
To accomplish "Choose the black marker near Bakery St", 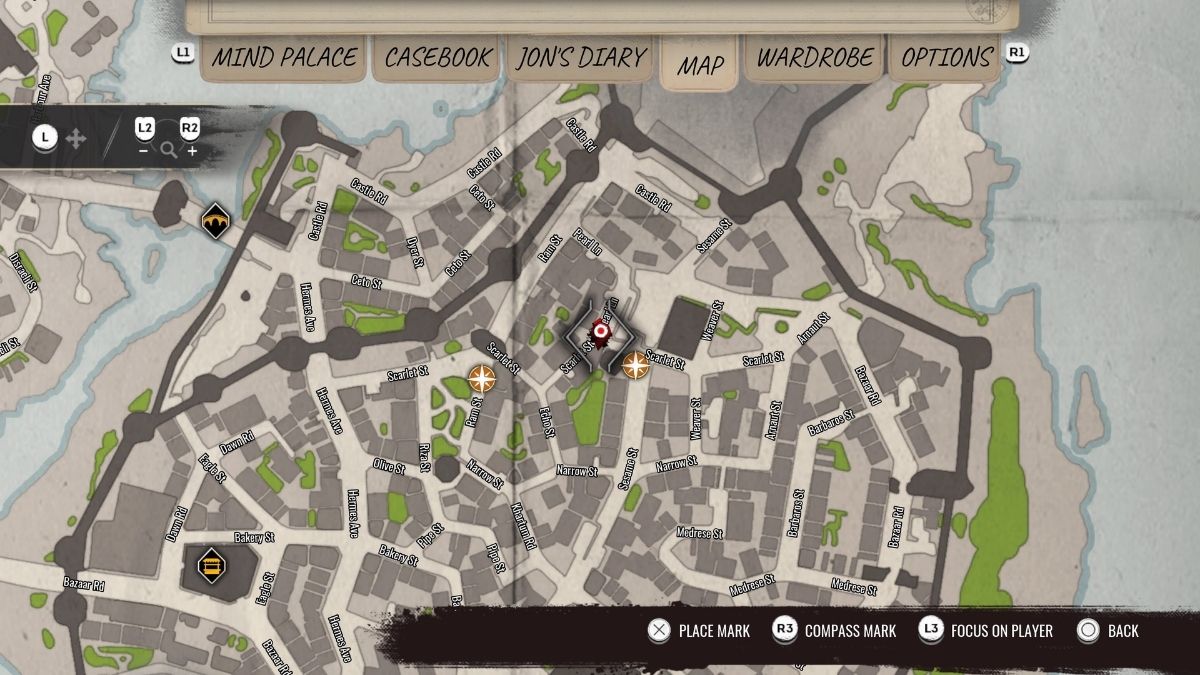I will (x=211, y=565).
